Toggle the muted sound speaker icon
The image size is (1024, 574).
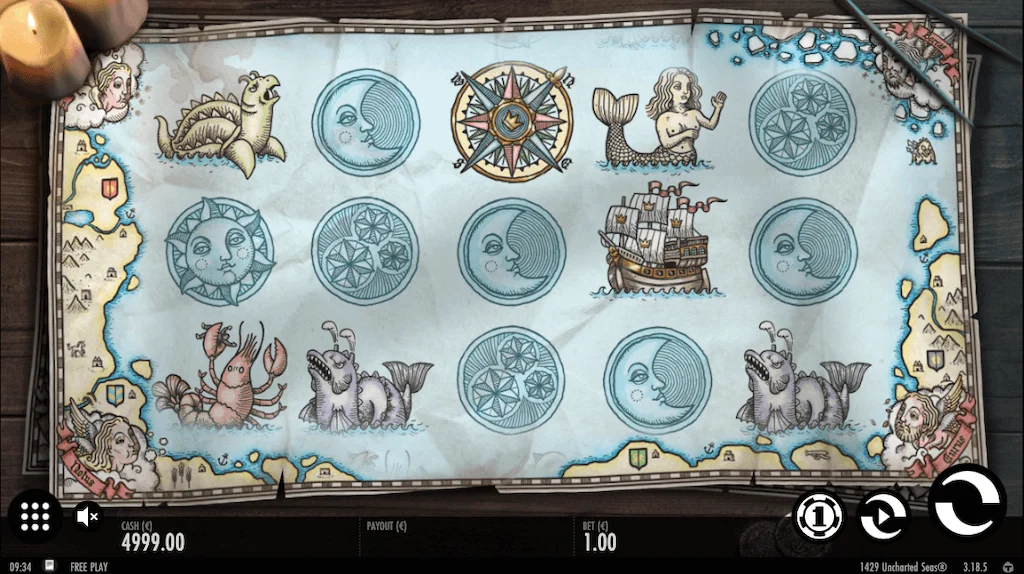pyautogui.click(x=88, y=516)
